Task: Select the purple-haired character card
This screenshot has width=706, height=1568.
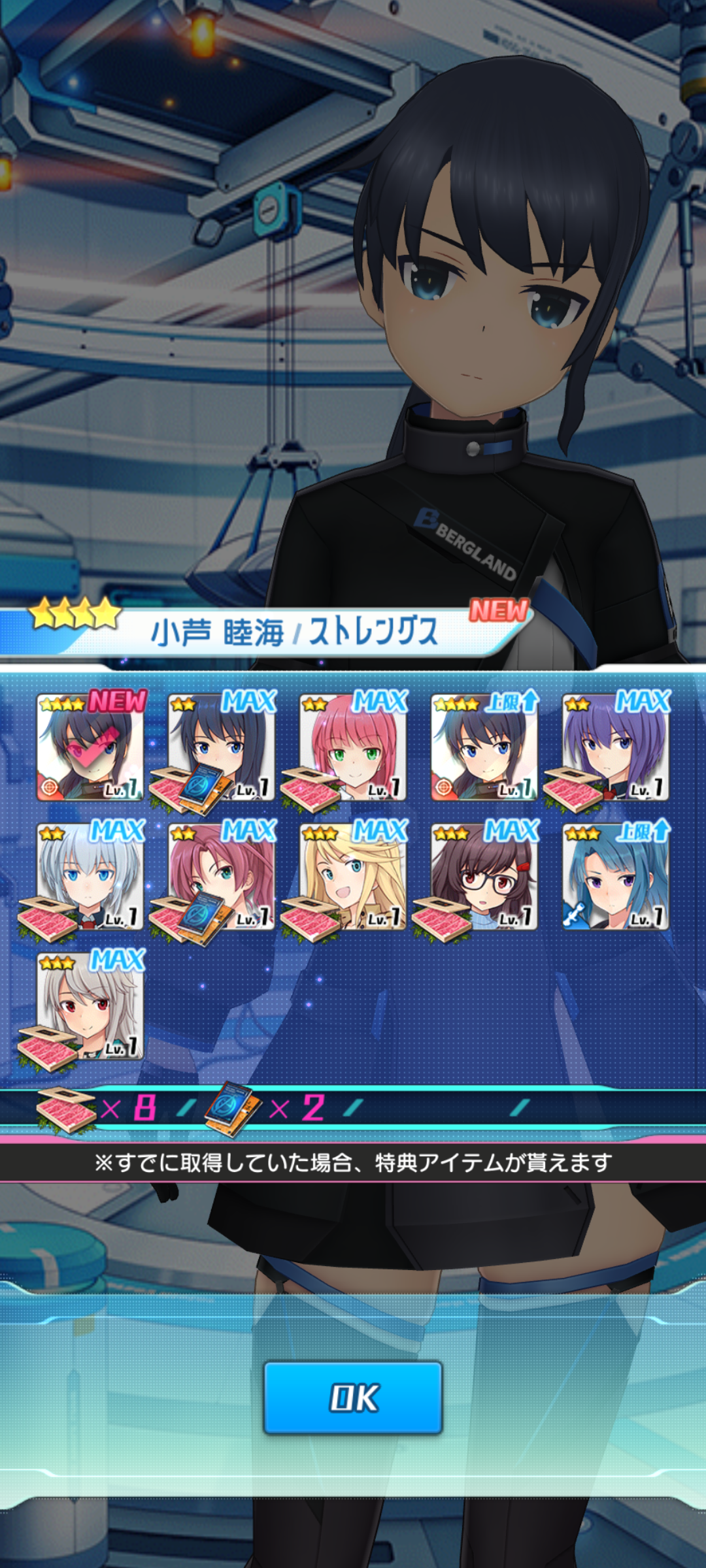Action: pos(616,747)
